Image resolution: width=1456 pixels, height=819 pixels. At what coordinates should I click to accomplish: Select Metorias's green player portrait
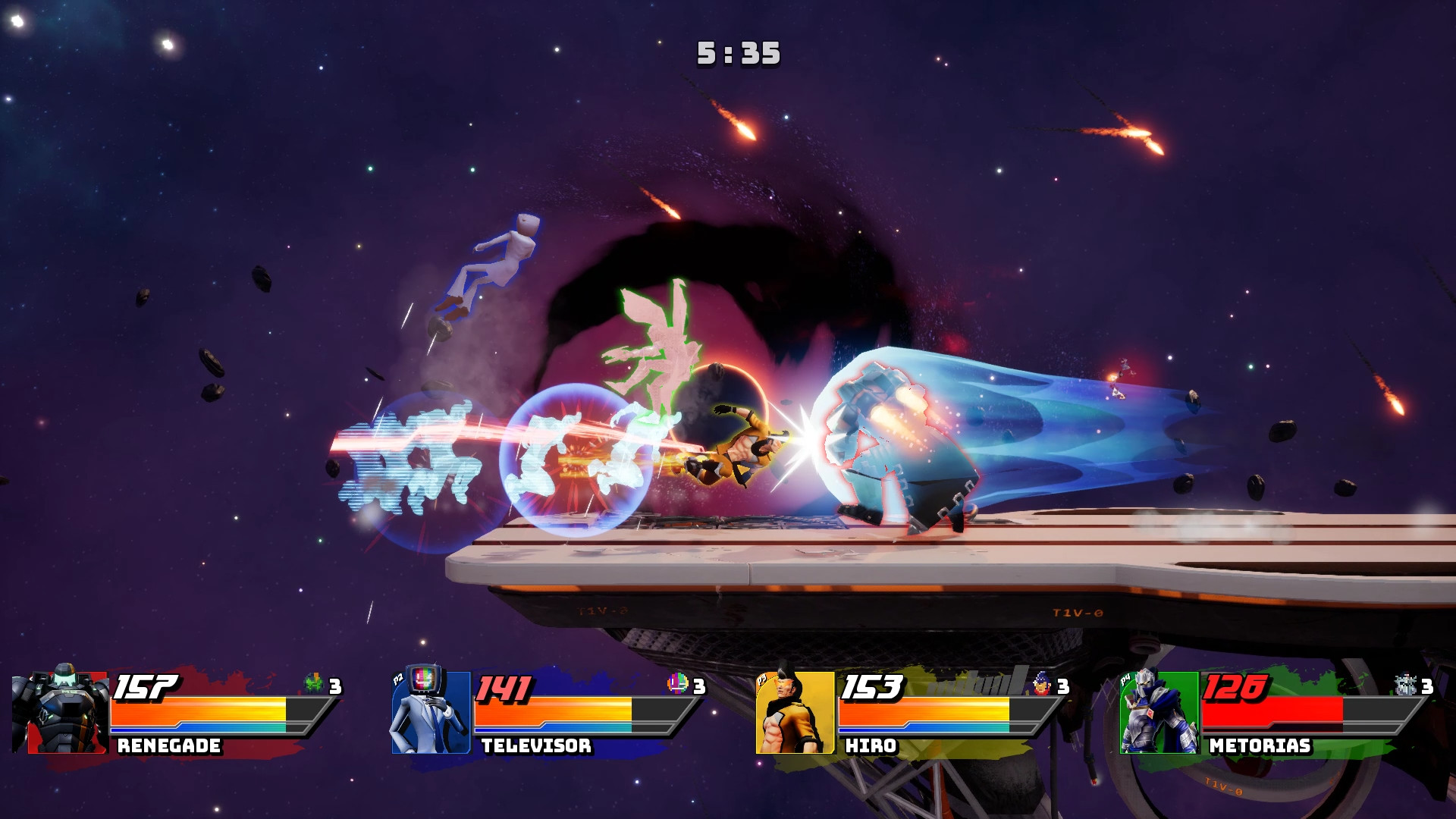pyautogui.click(x=1158, y=712)
